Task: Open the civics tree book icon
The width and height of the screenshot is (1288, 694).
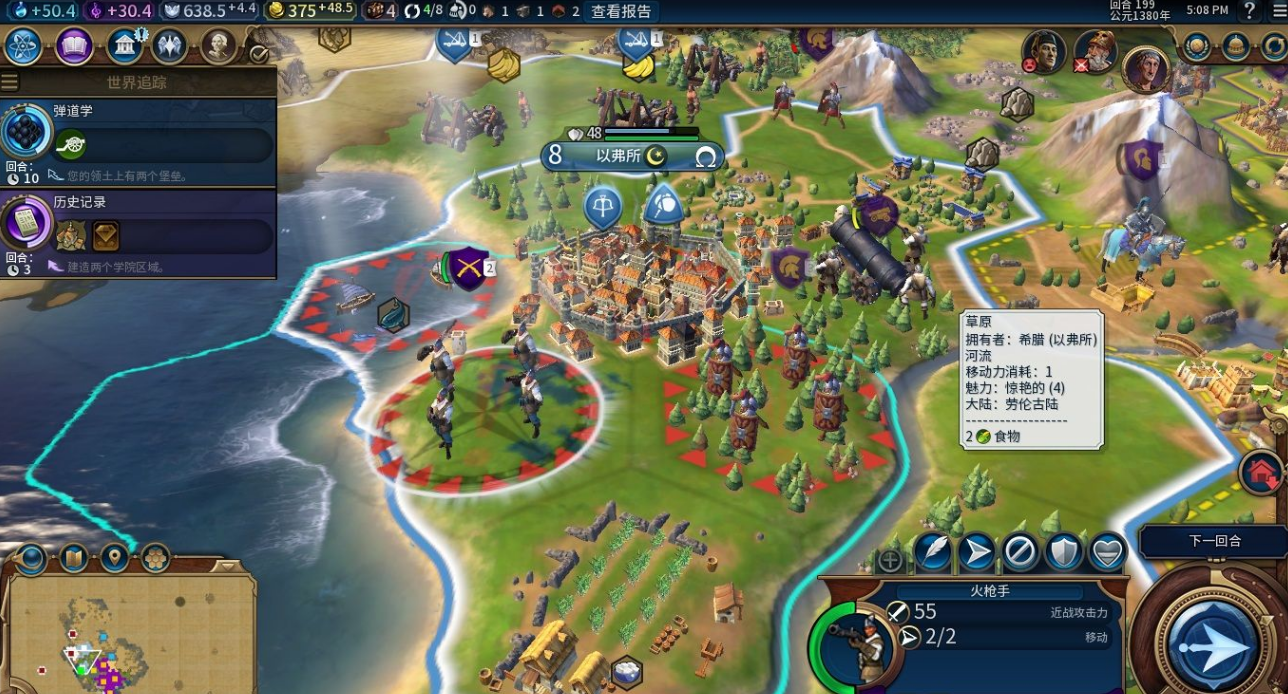Action: (x=74, y=46)
